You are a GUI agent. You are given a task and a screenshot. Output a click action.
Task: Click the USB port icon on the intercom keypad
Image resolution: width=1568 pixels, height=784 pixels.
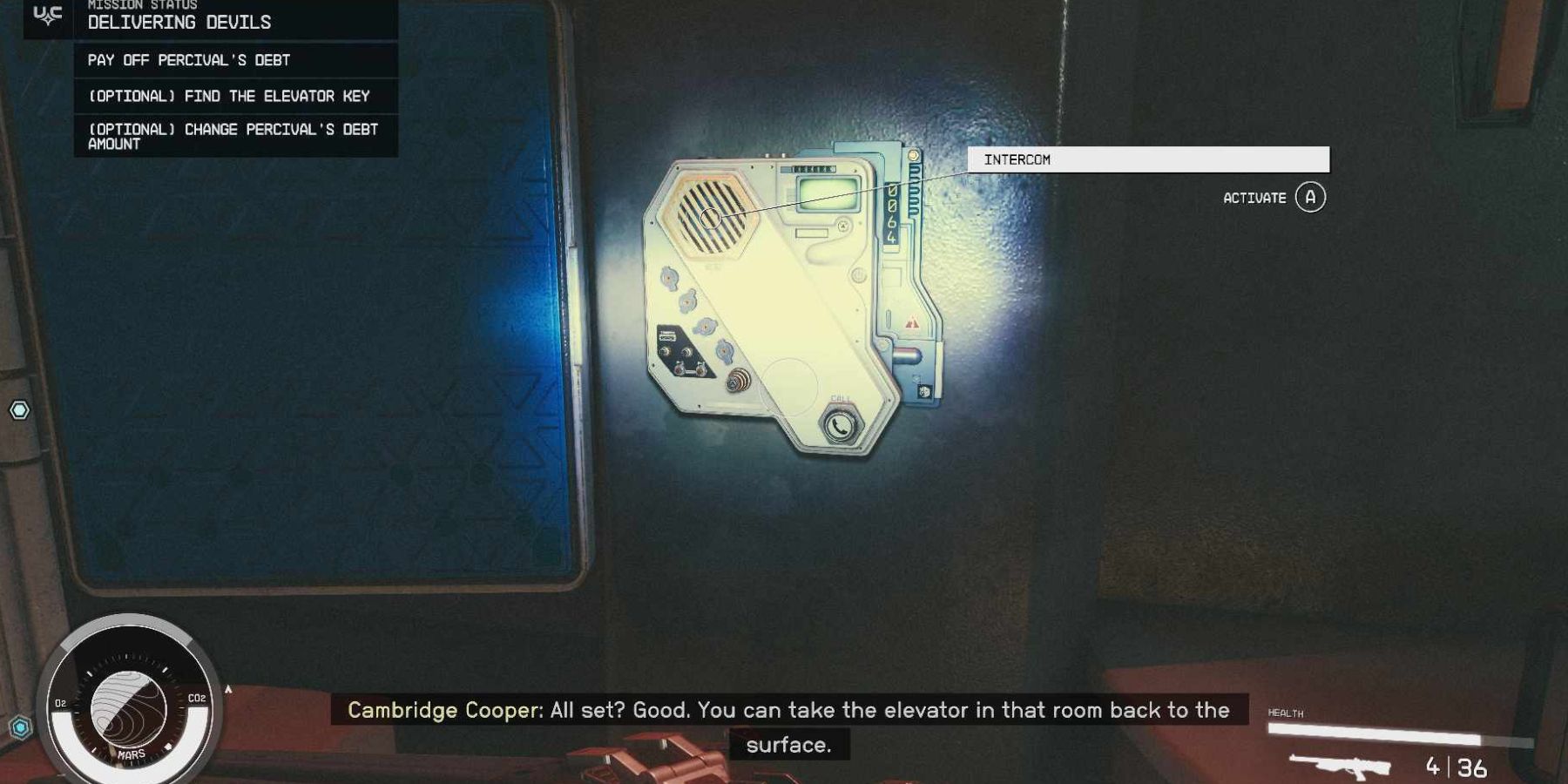[668, 335]
